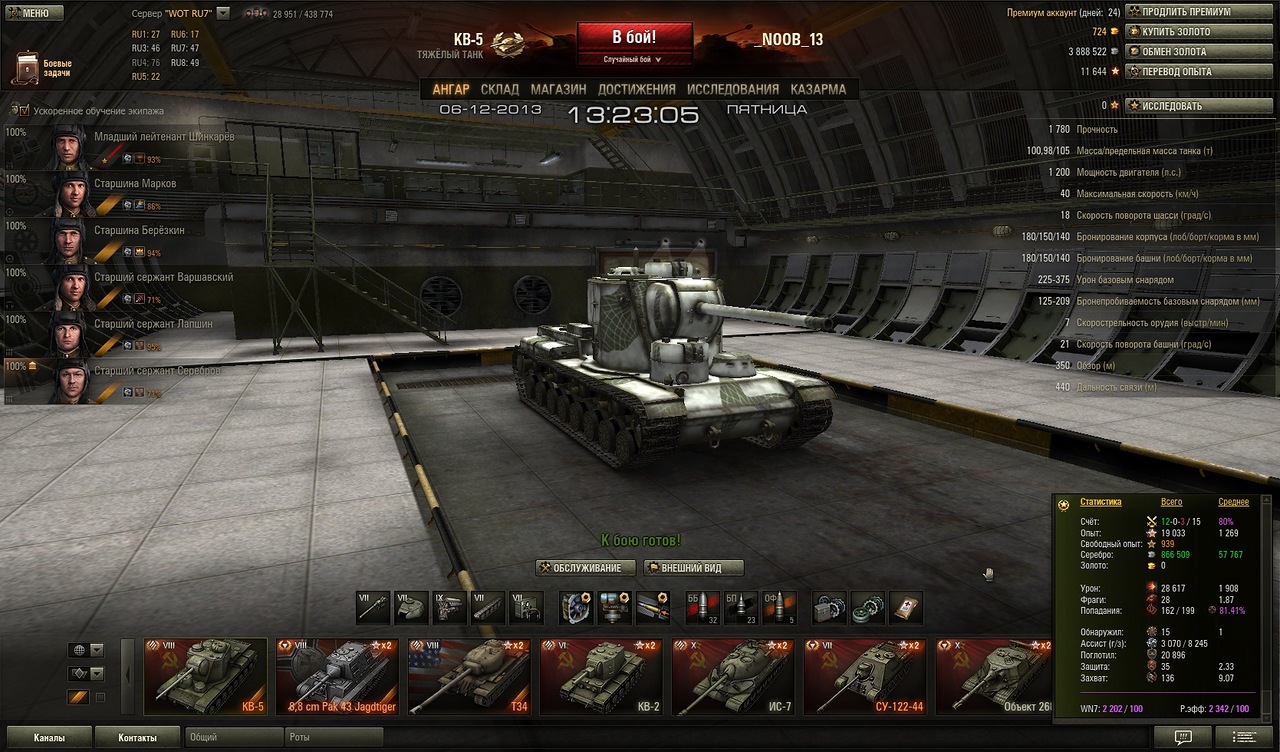Select the Jagdtiger 8,8 cm tank
The image size is (1280, 752).
click(337, 677)
